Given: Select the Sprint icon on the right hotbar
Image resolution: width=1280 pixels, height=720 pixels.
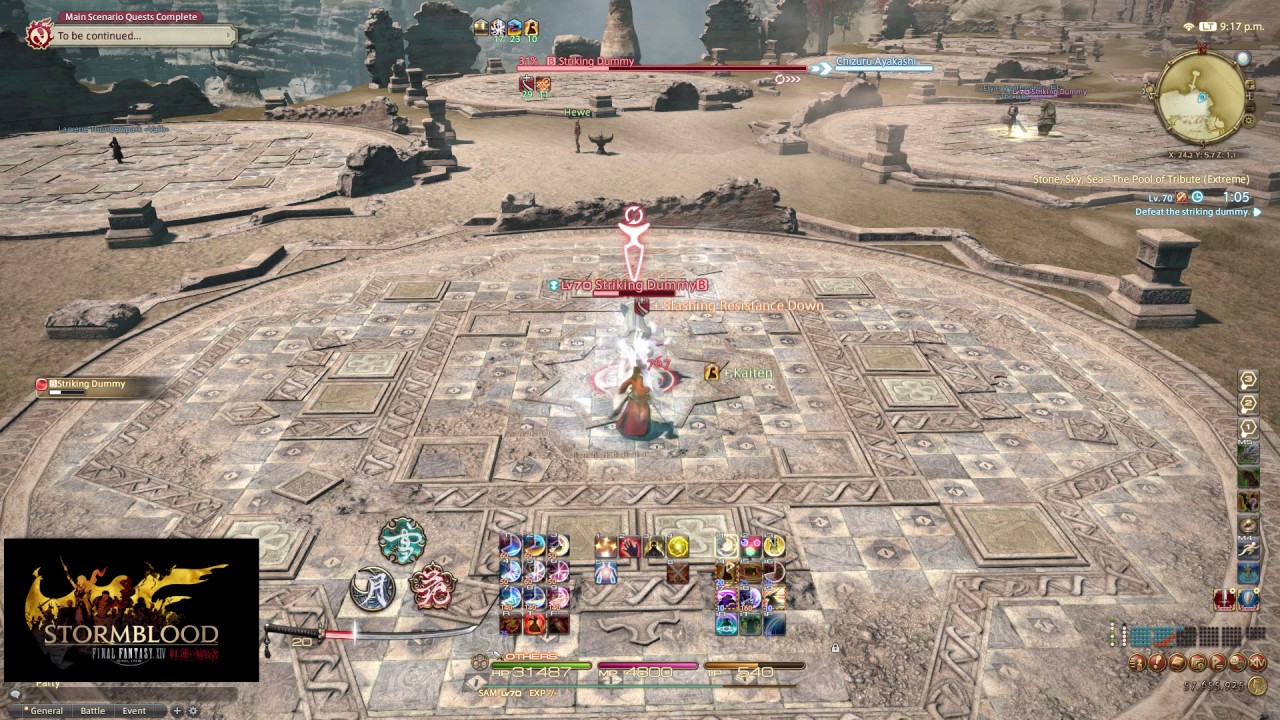Looking at the screenshot, I should [x=1249, y=547].
